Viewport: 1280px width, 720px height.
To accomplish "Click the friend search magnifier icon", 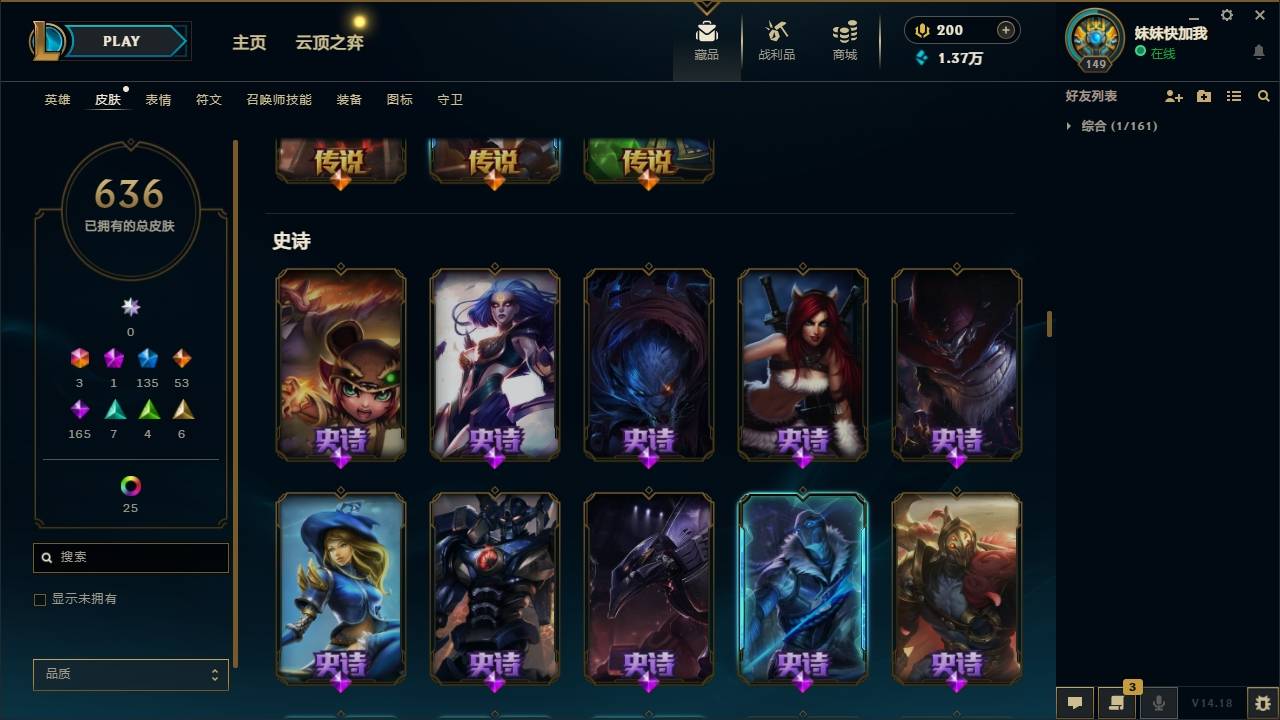I will 1262,96.
